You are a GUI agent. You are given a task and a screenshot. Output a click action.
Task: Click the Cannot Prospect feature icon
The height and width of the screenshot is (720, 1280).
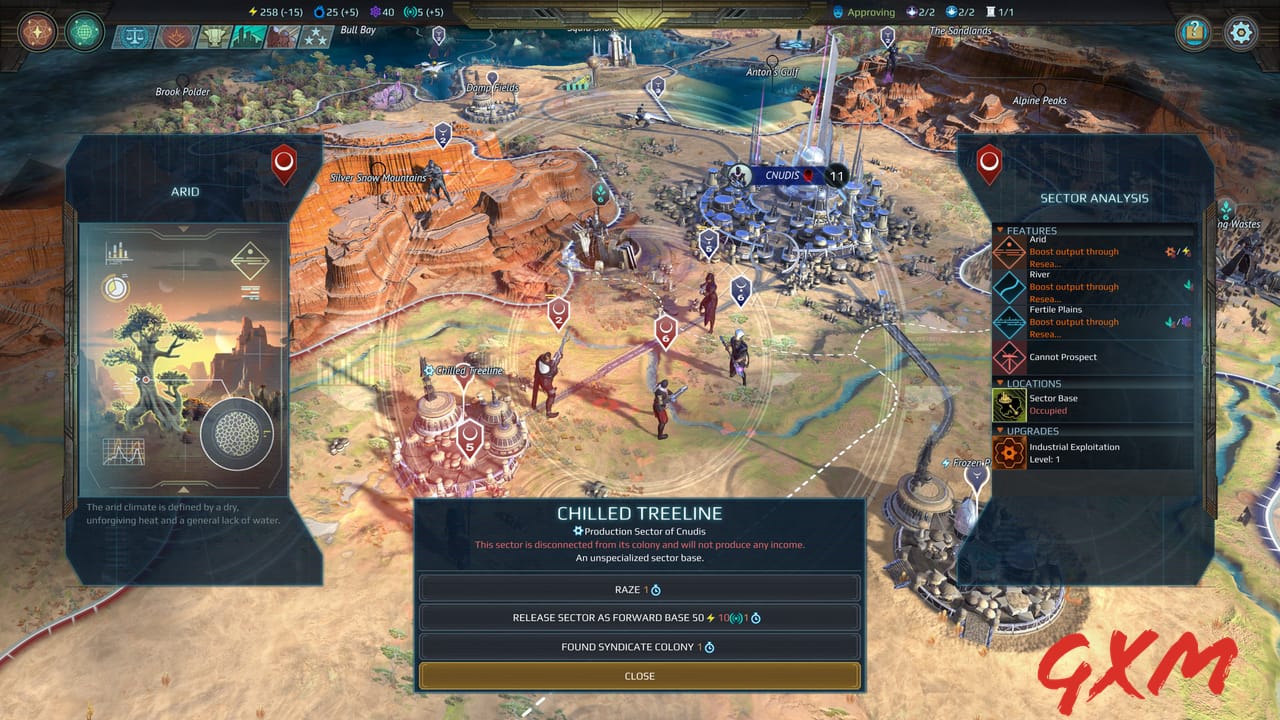1009,357
